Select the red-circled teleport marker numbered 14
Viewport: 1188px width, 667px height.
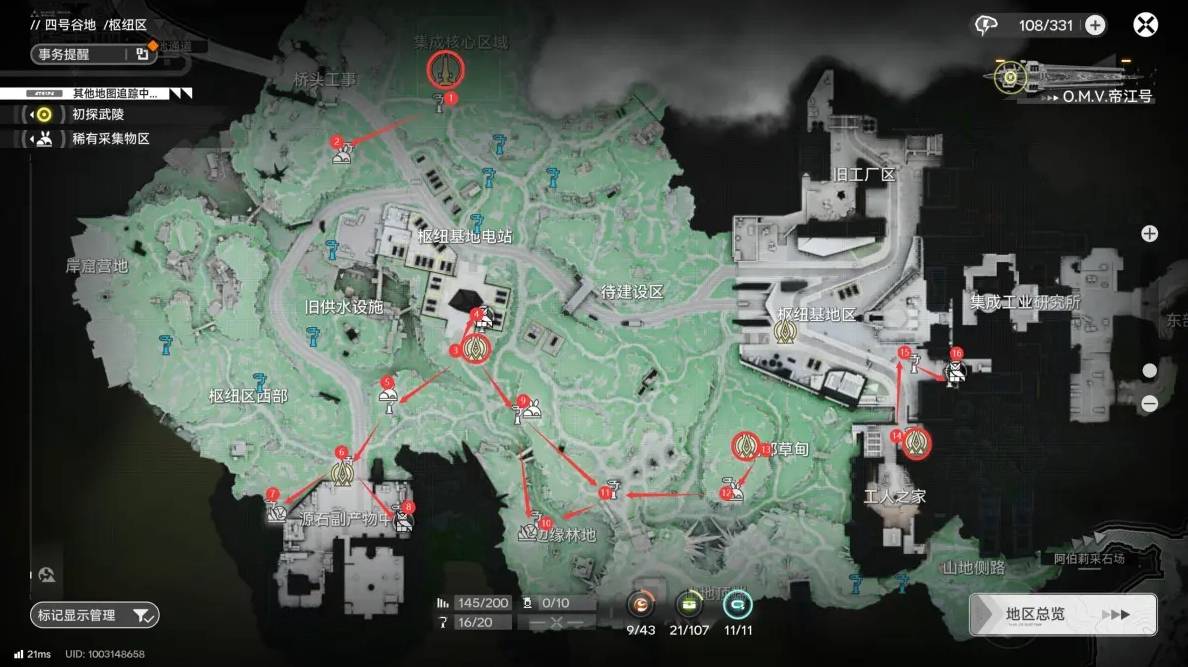pyautogui.click(x=916, y=442)
